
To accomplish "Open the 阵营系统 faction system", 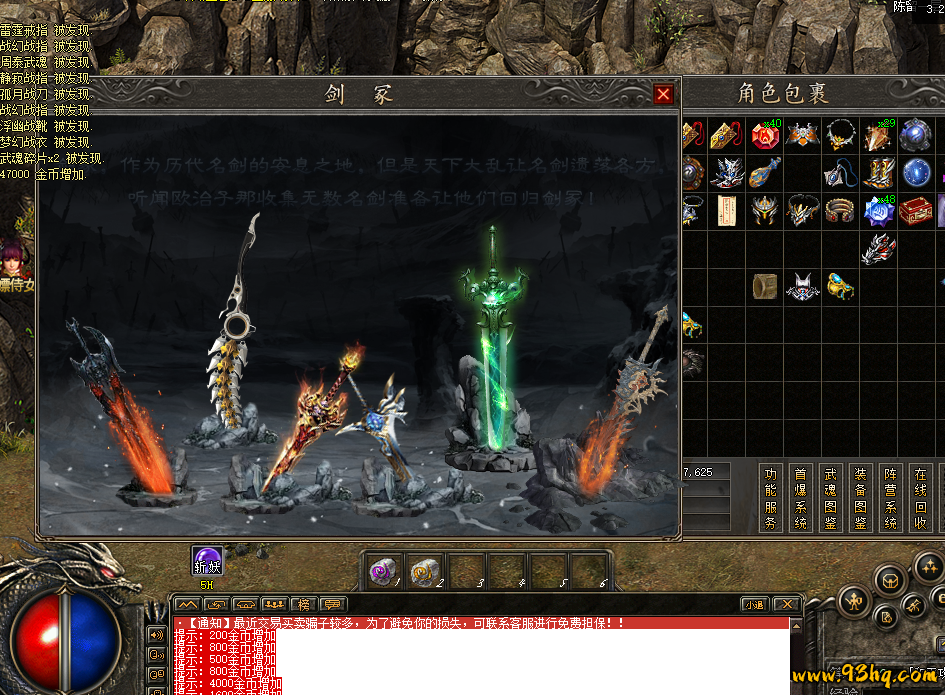I will tap(891, 497).
